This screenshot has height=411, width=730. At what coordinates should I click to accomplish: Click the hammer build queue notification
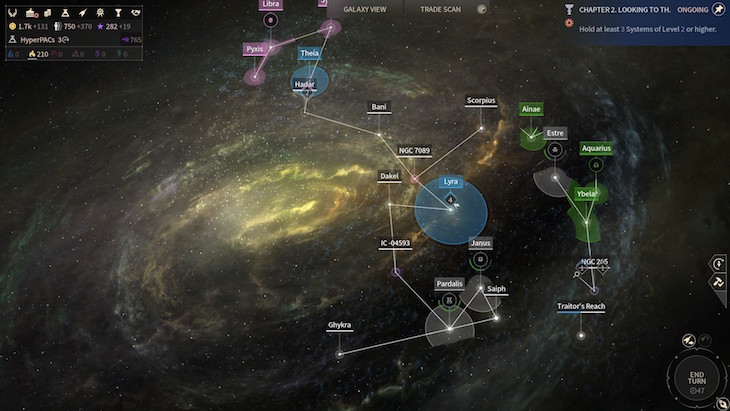click(x=718, y=283)
